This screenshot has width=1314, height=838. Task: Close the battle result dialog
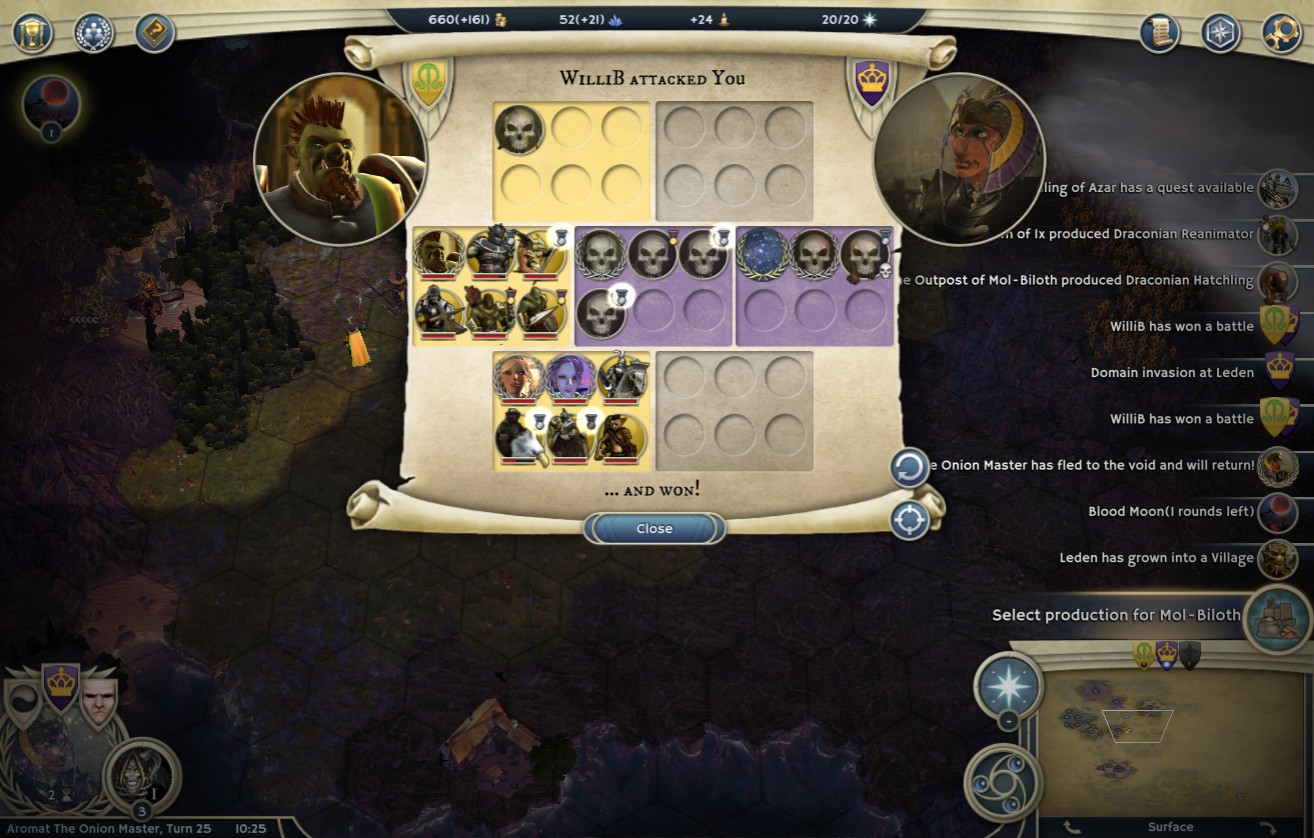[654, 528]
